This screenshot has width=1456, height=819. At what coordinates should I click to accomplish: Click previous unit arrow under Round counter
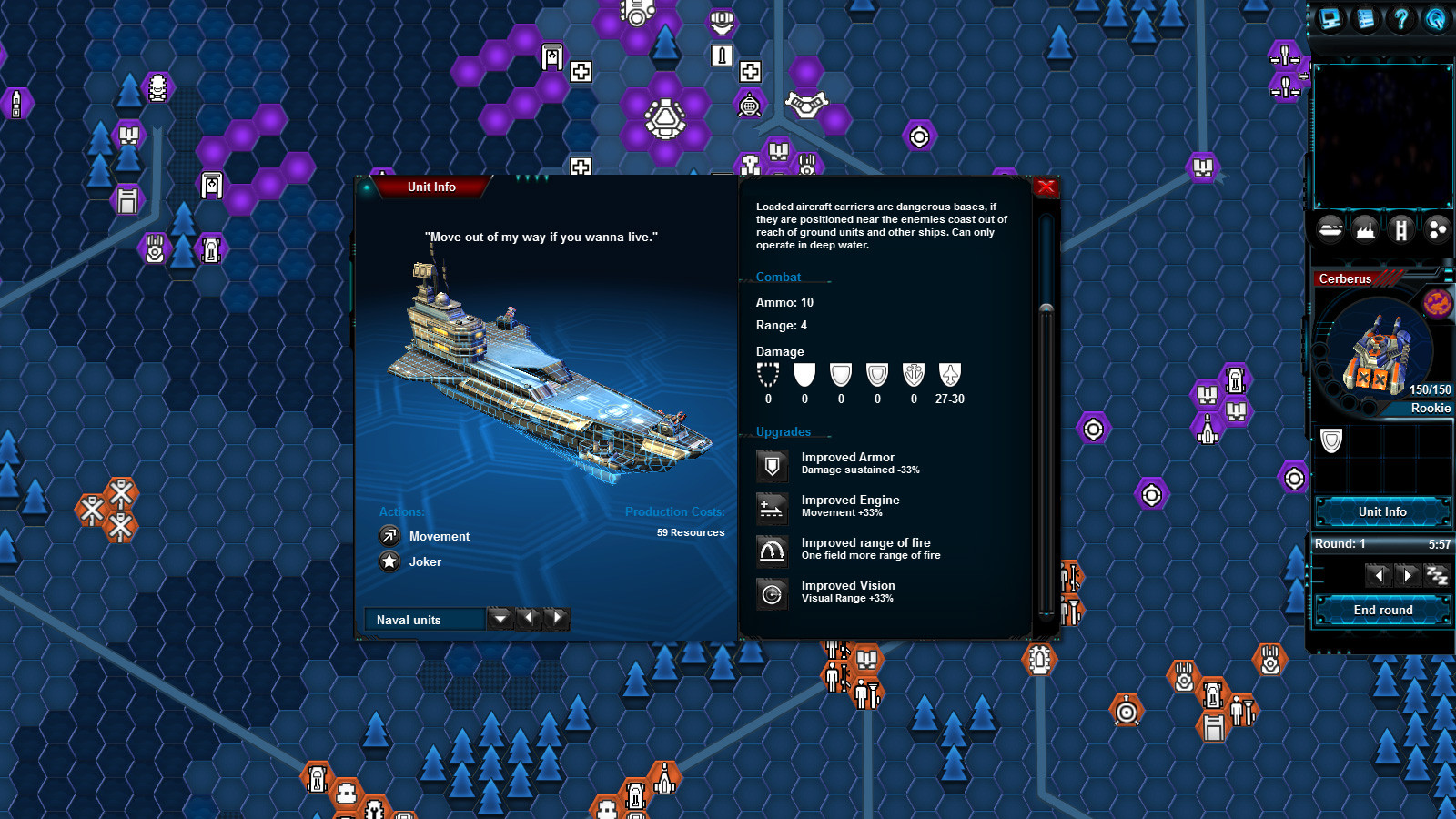1379,574
